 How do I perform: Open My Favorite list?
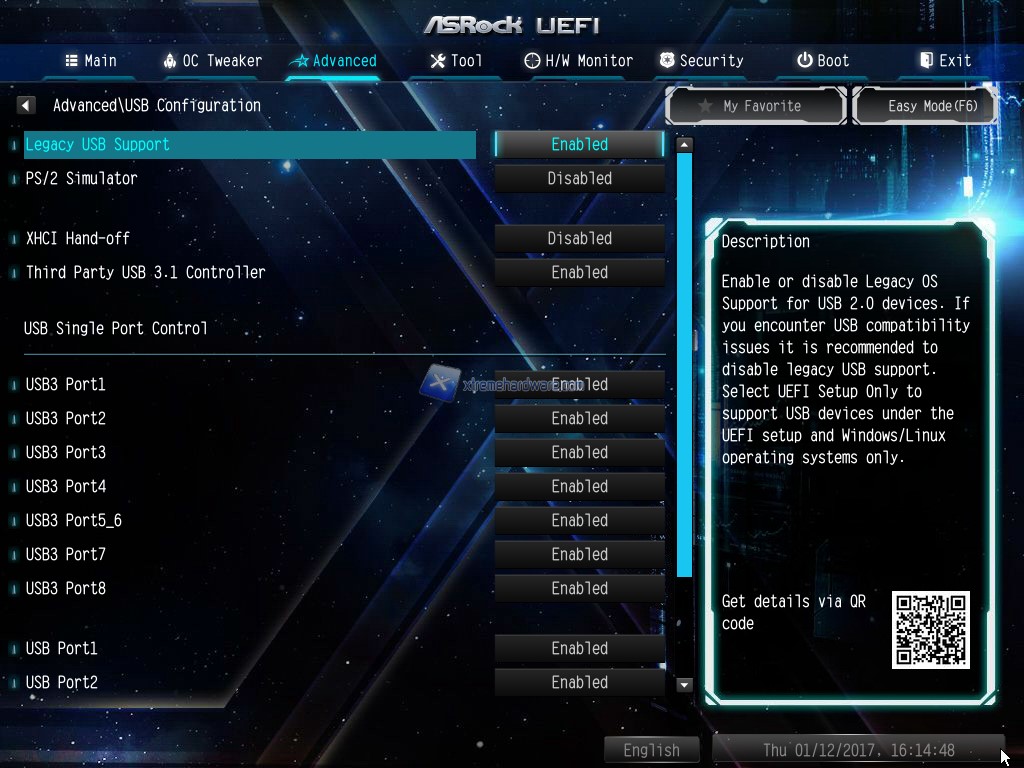(757, 106)
